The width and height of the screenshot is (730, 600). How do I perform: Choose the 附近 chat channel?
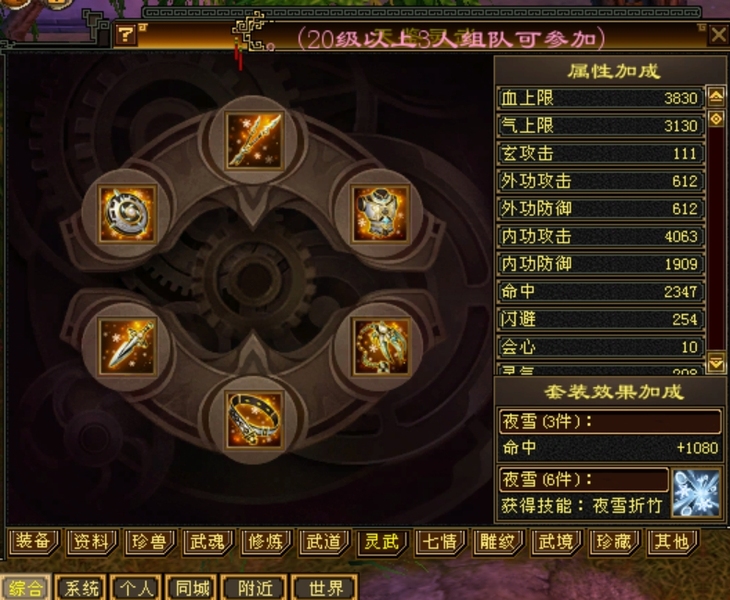[x=252, y=588]
